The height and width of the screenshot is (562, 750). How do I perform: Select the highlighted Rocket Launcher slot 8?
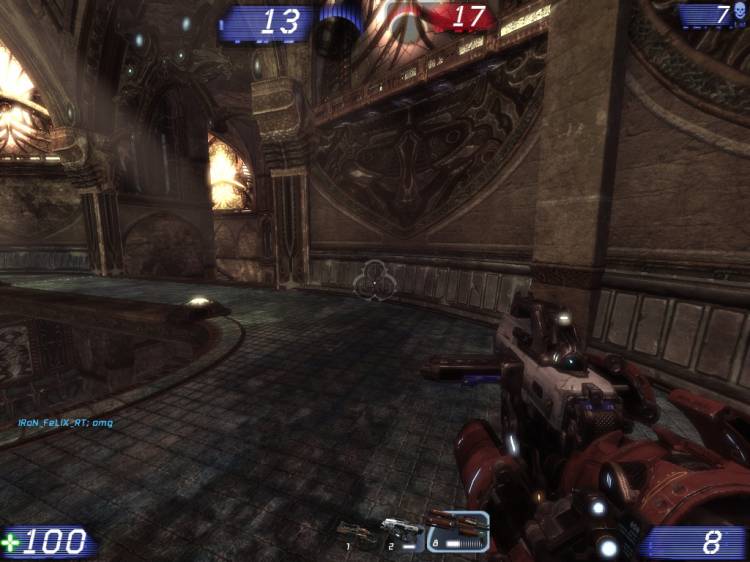coord(457,530)
